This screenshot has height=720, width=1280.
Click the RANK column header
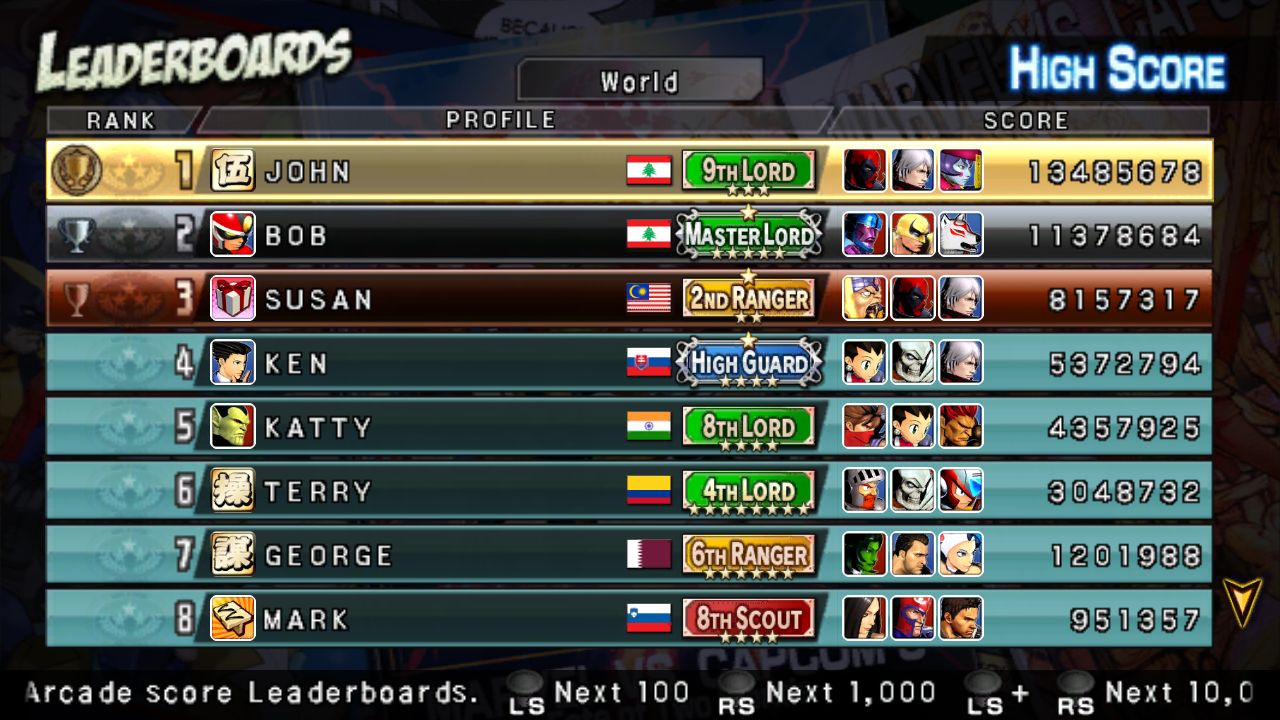(121, 121)
